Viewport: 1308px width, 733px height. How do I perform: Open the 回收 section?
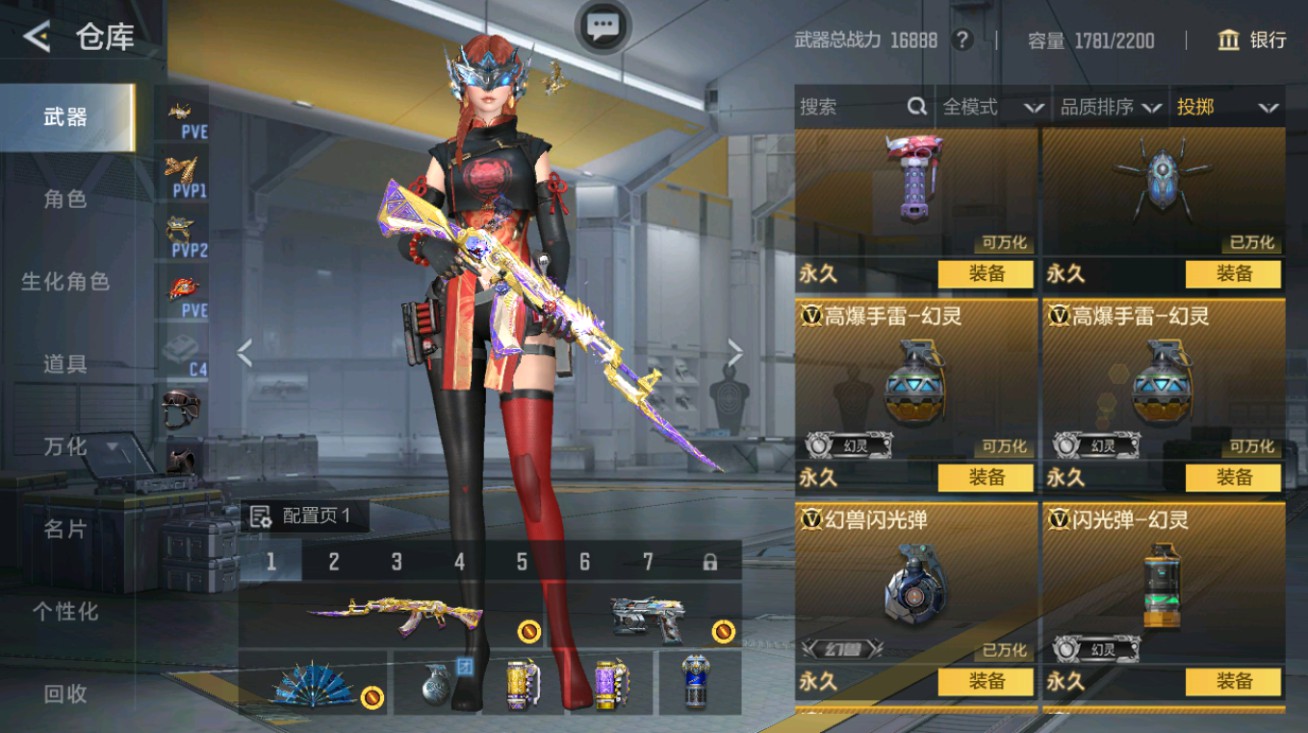[66, 693]
